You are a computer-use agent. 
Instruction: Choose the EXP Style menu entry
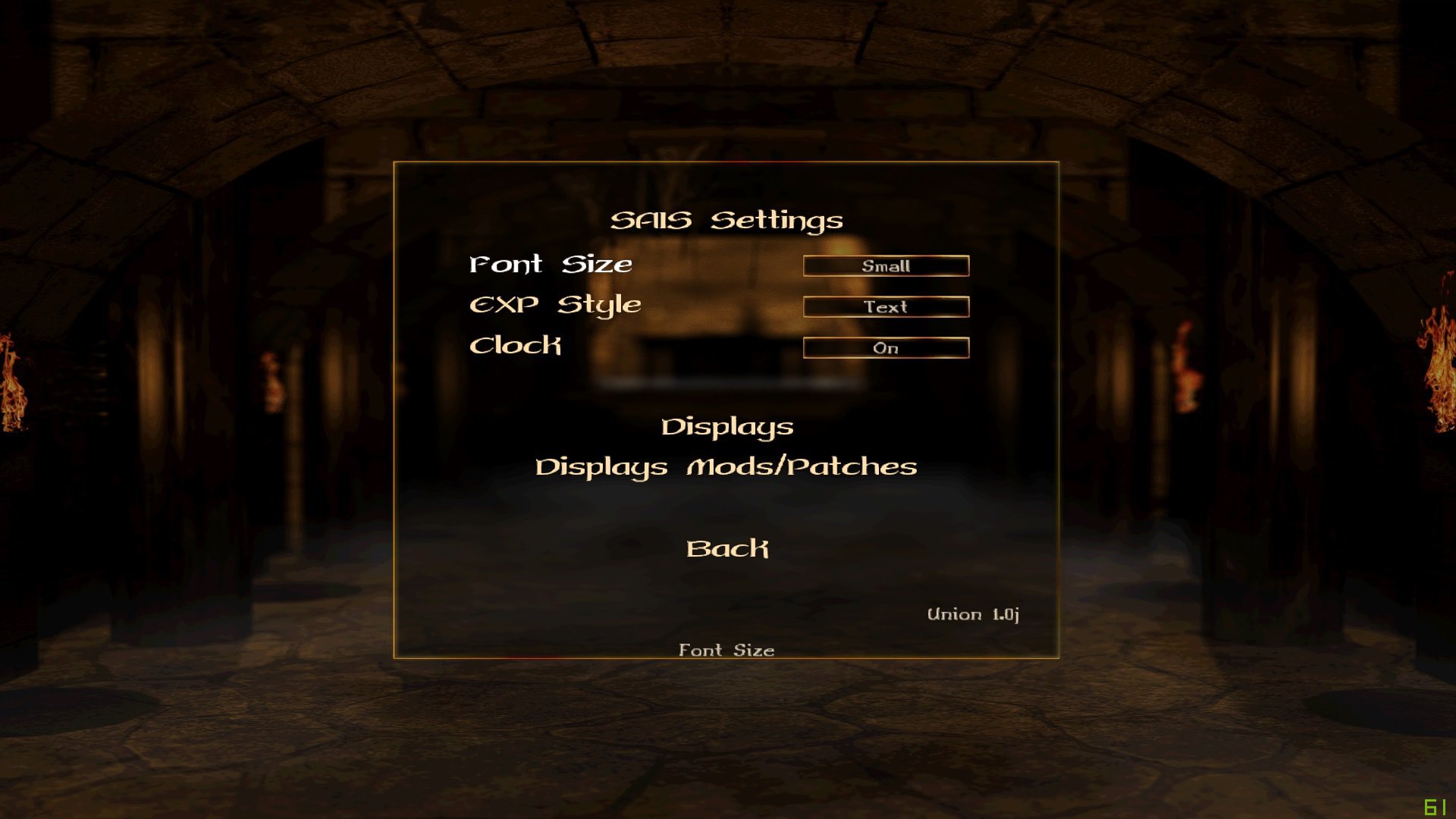(555, 305)
